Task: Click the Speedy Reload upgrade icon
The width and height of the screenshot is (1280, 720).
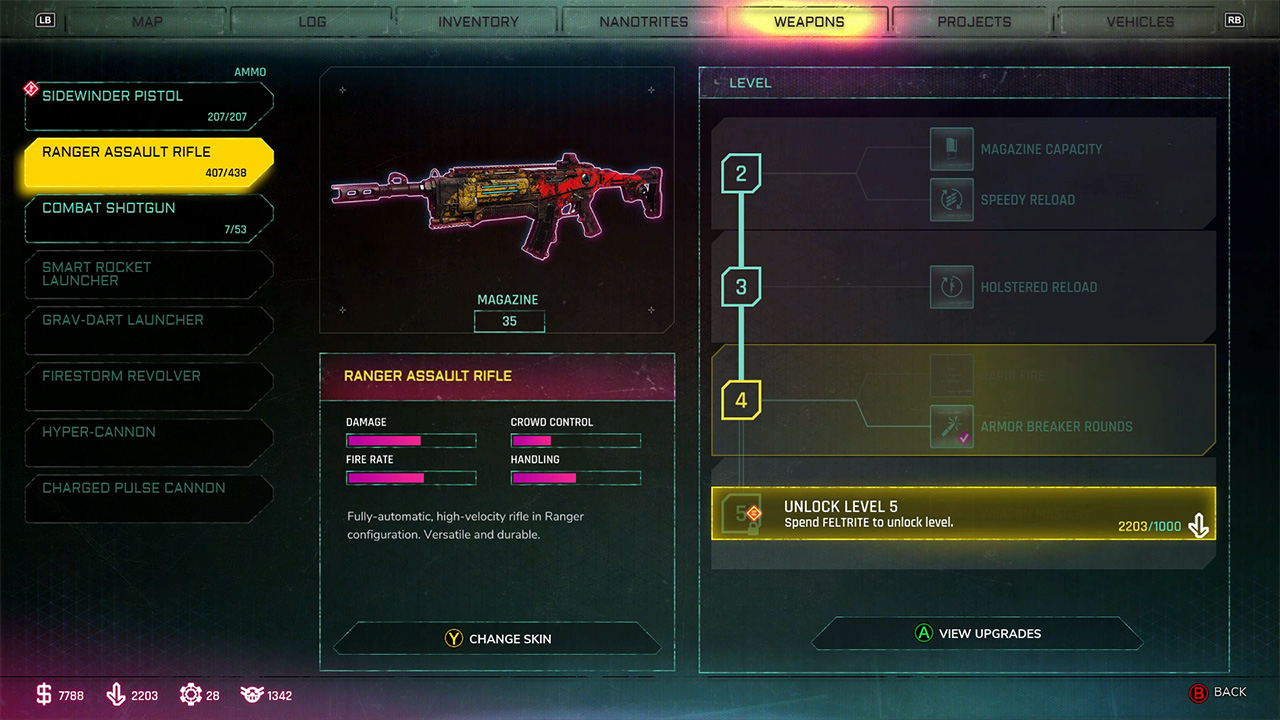Action: [x=951, y=199]
